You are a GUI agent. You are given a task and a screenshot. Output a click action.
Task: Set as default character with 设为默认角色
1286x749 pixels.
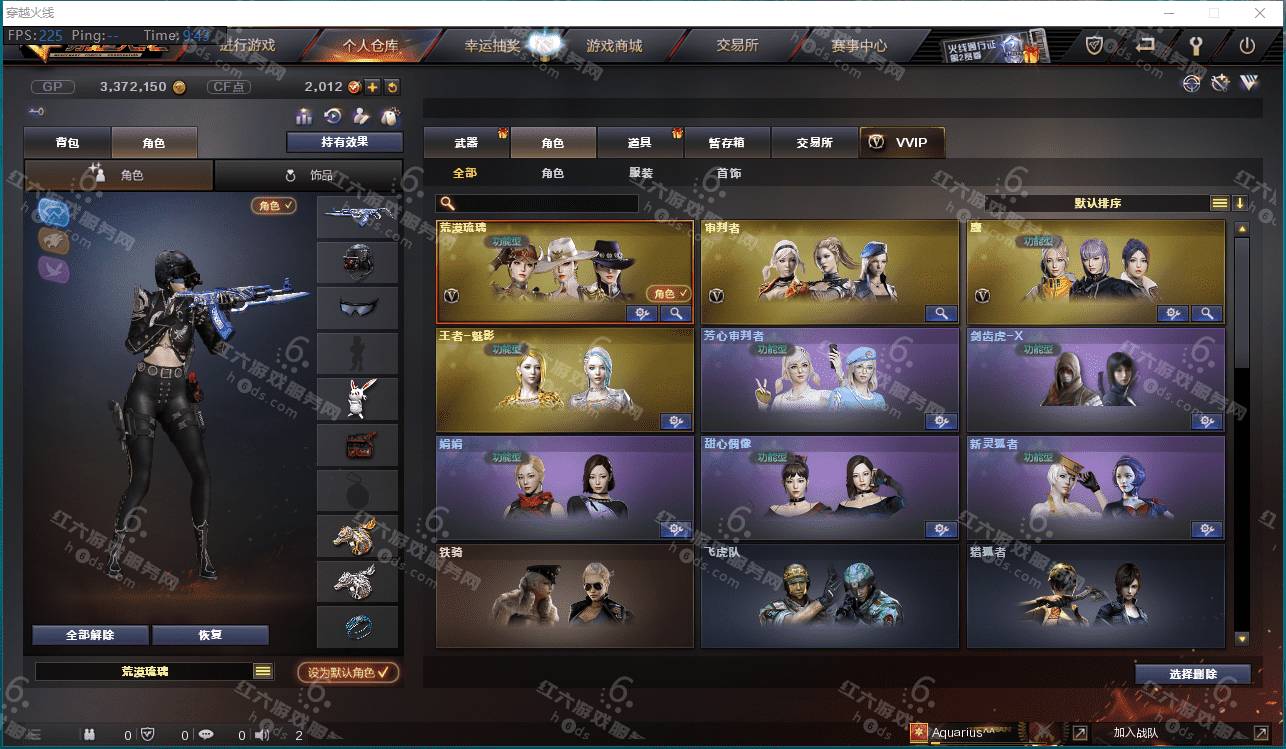(x=348, y=673)
